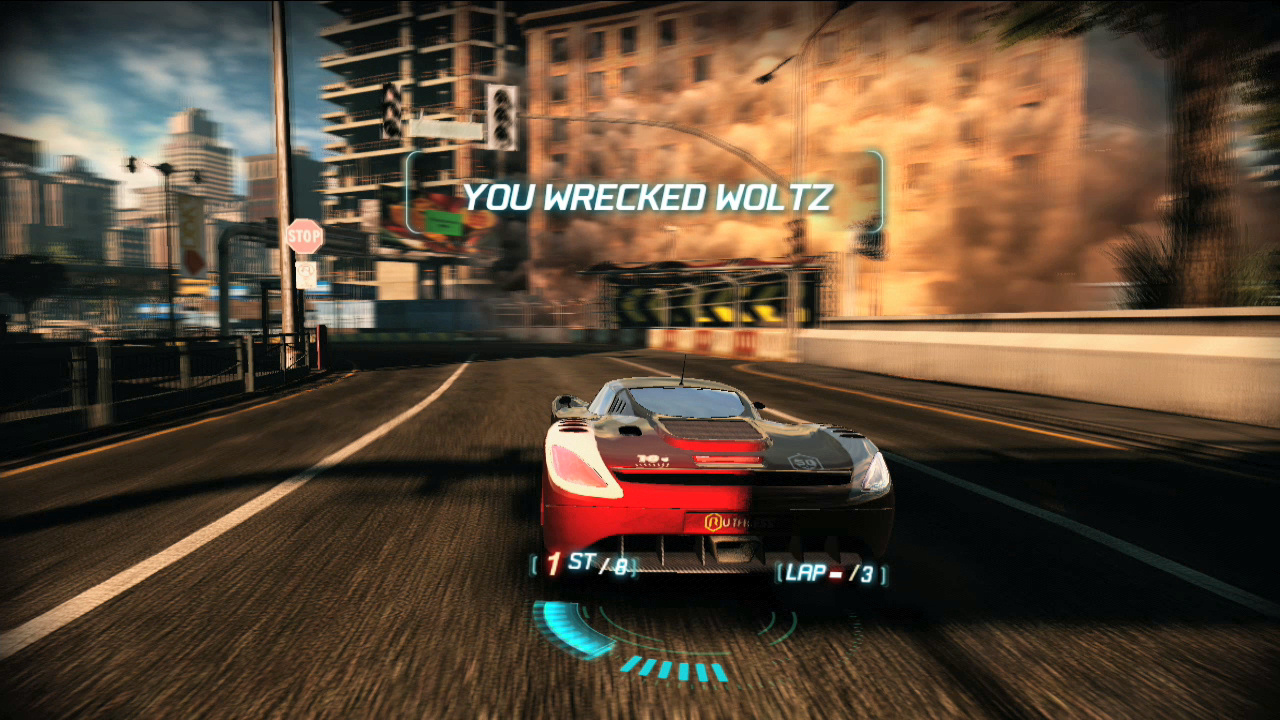Click the red "1" position number
Image resolution: width=1280 pixels, height=720 pixels.
552,563
